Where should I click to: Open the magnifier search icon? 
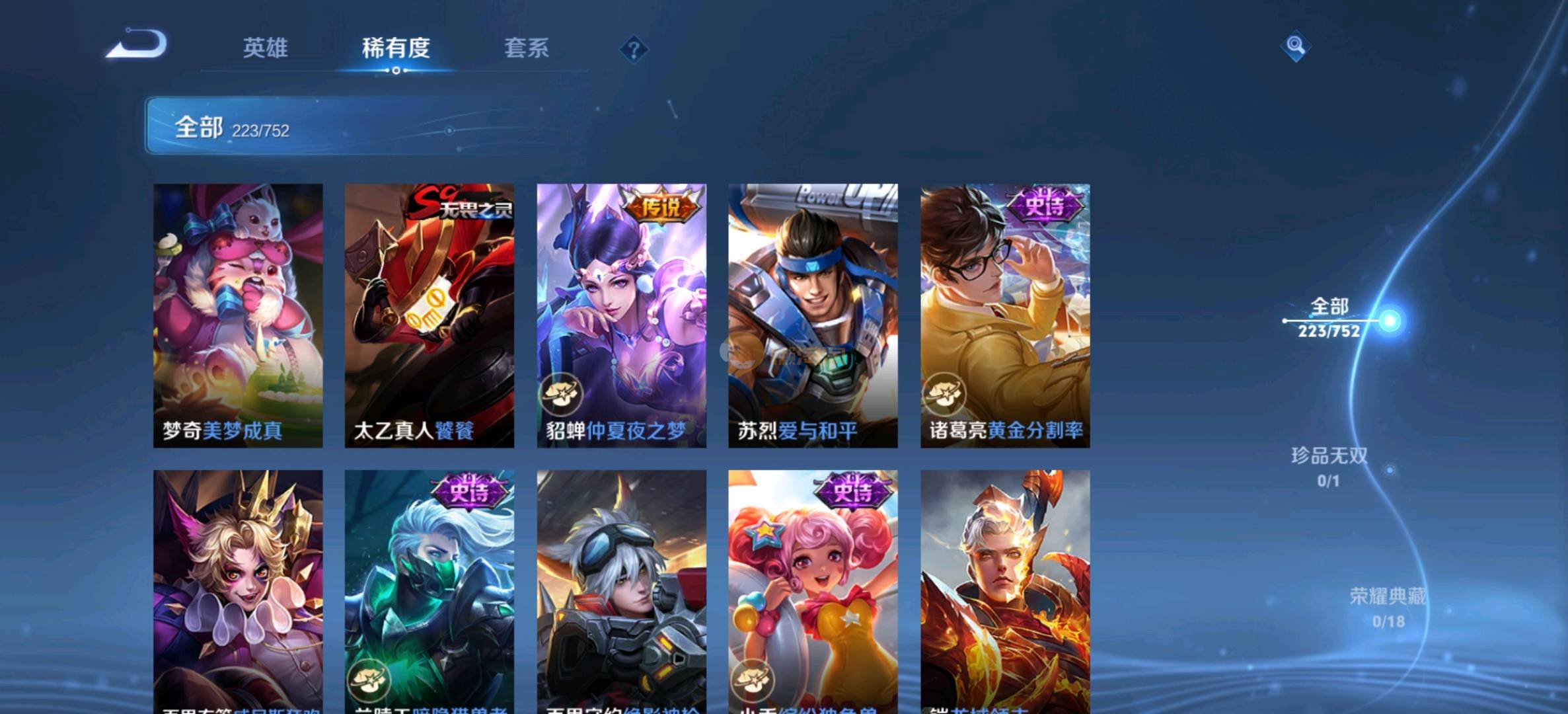coord(1295,46)
